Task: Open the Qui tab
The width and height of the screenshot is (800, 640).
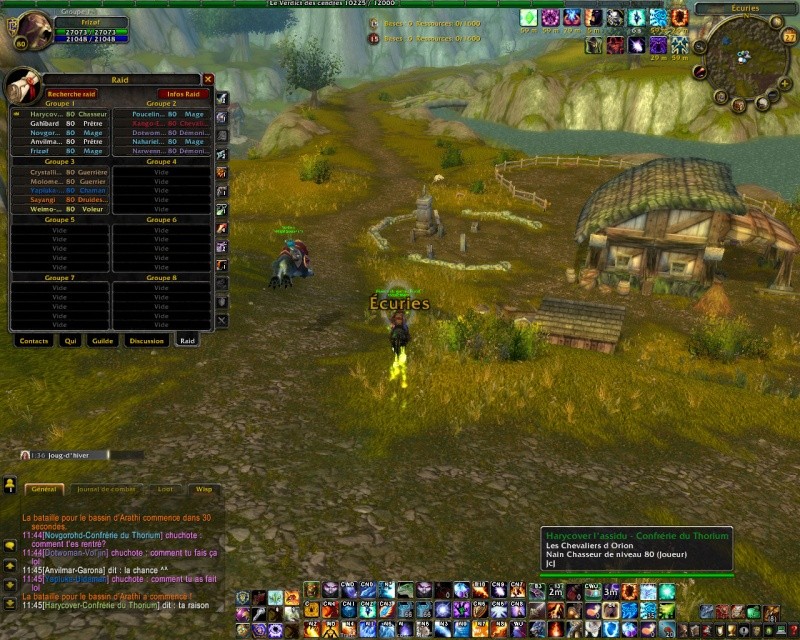Action: (70, 341)
